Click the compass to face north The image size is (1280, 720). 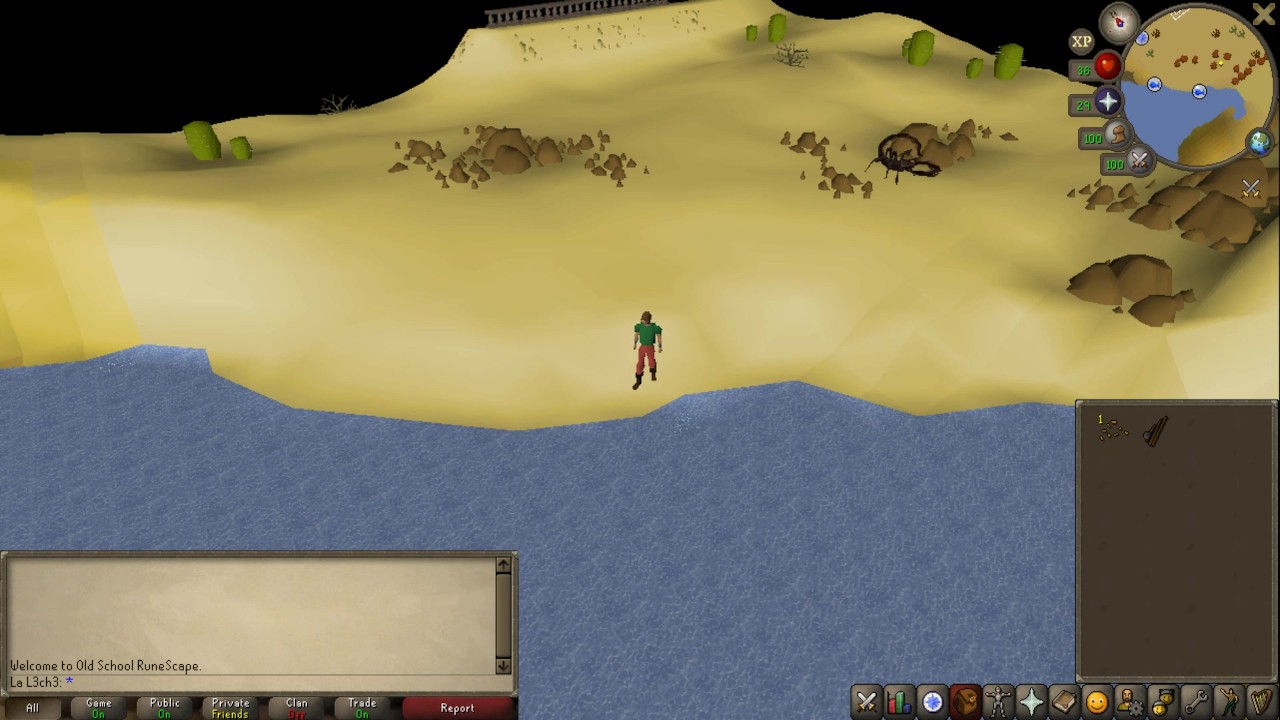pos(1119,21)
